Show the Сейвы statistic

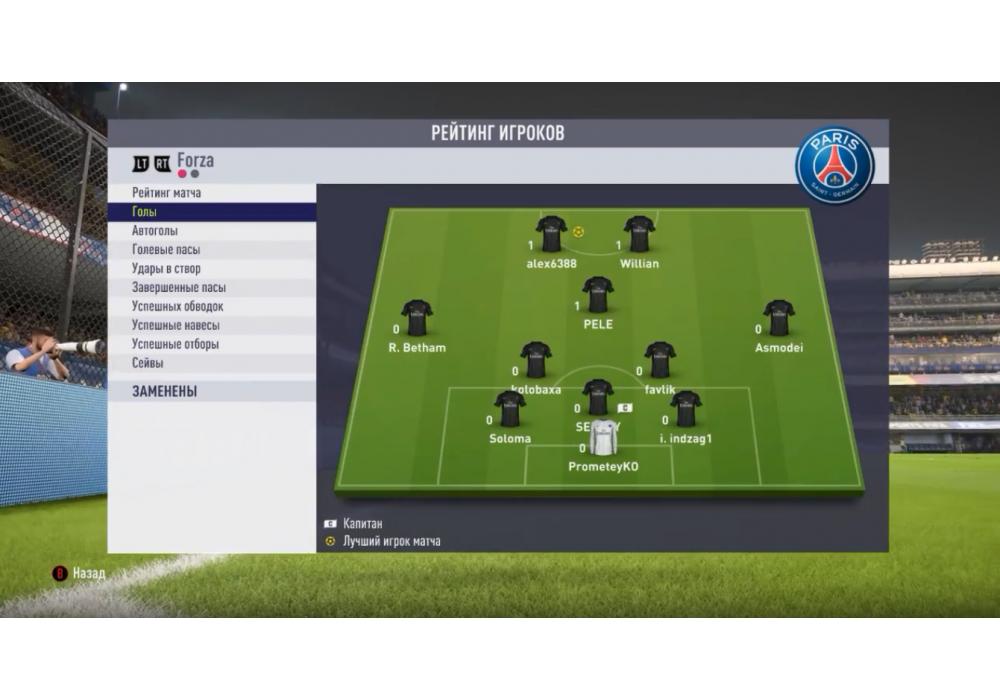click(212, 364)
